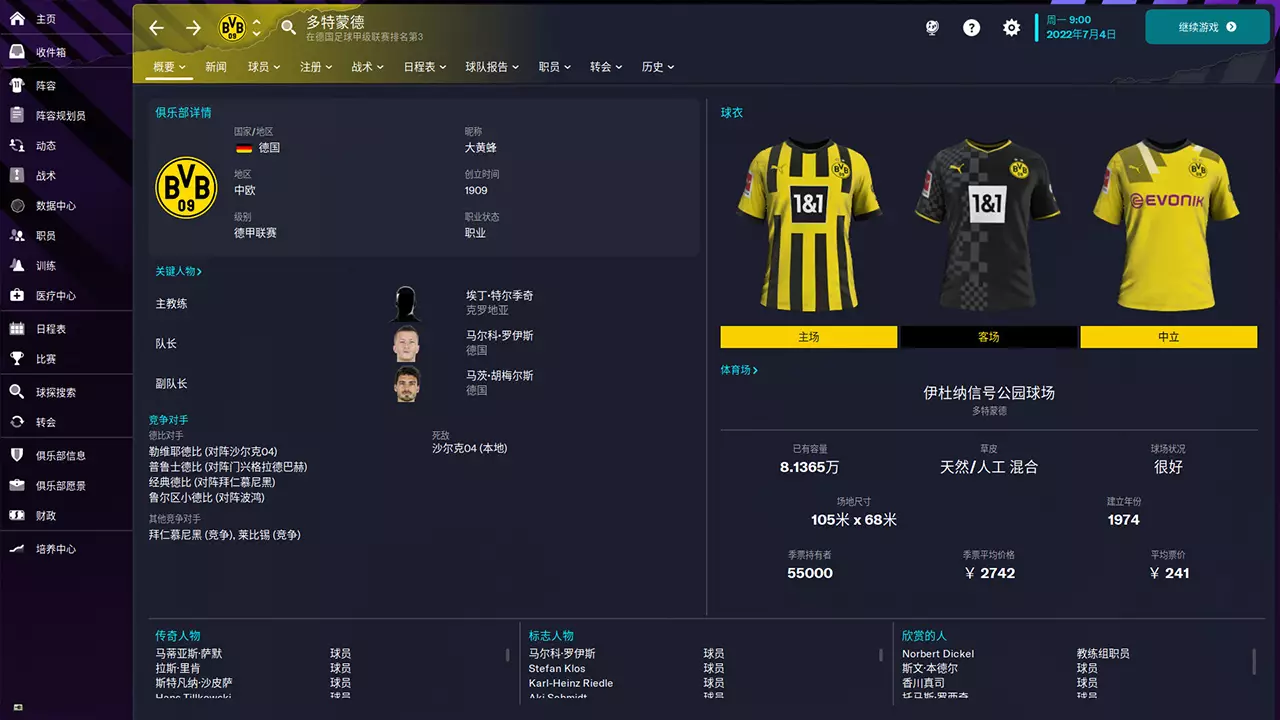
Task: Click the globe icon in the top bar
Action: 930,27
